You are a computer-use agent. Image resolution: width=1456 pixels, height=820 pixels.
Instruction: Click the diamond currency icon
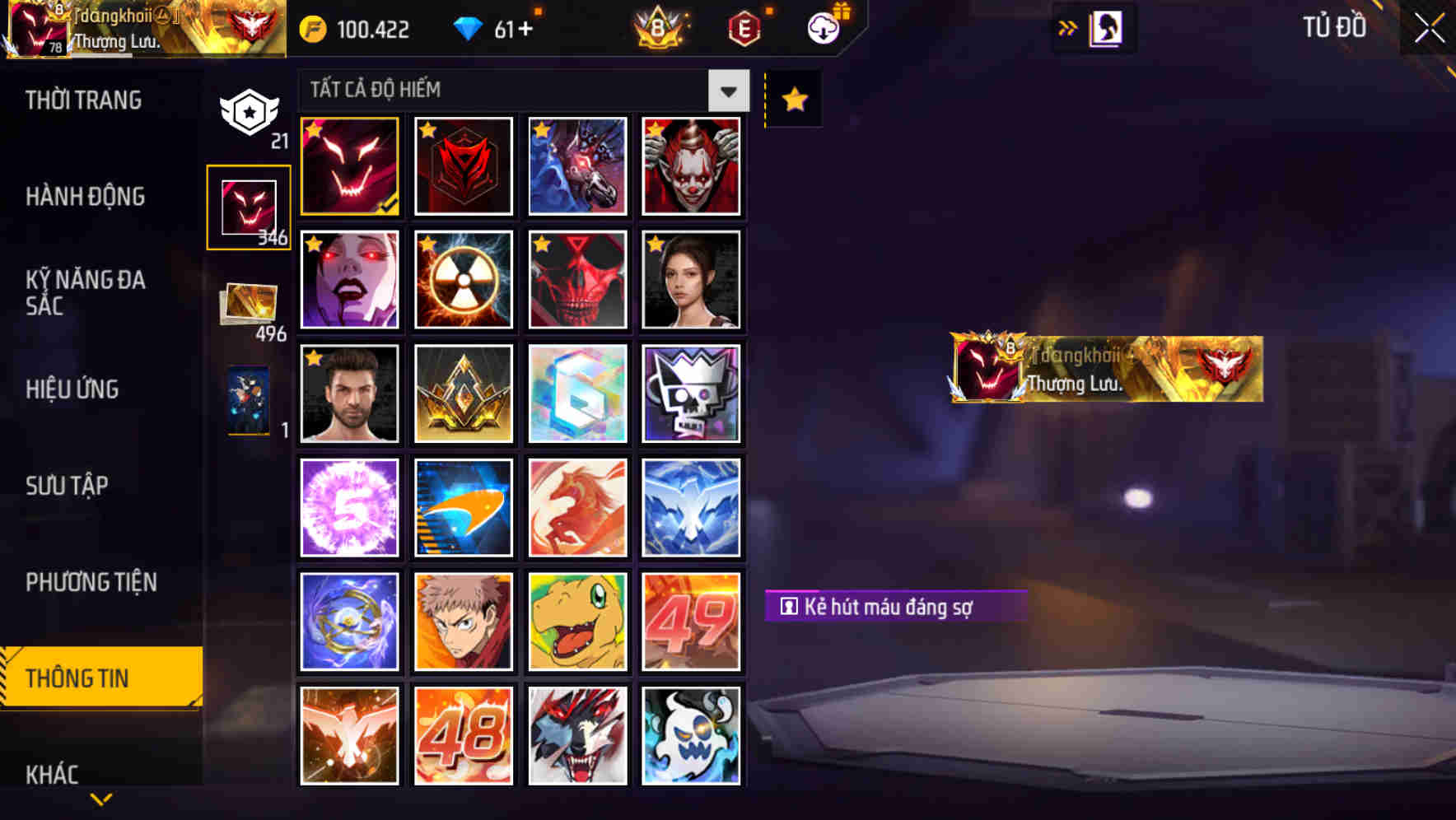(x=470, y=27)
